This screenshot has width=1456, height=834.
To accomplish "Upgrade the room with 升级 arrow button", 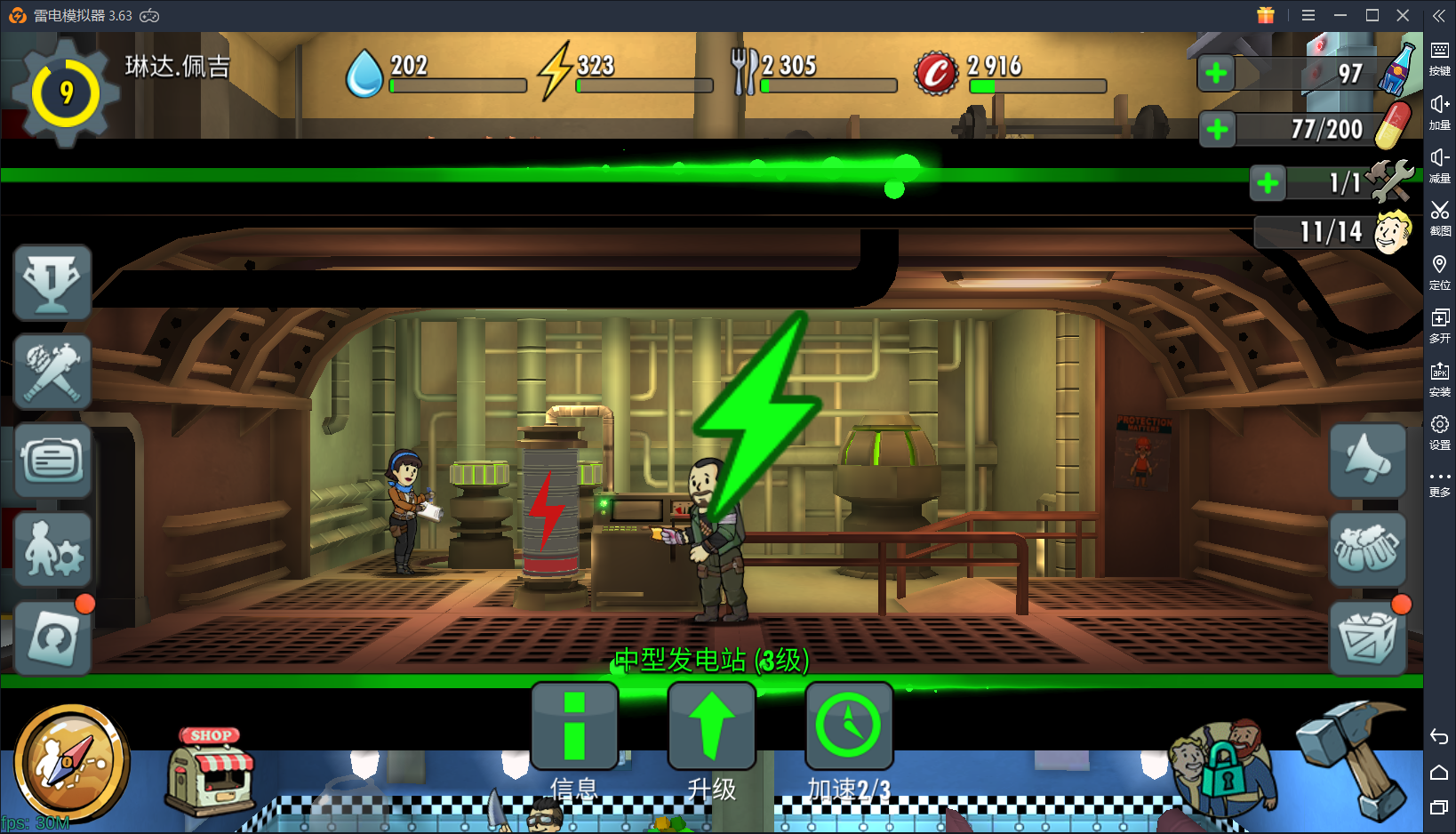I will (x=711, y=726).
